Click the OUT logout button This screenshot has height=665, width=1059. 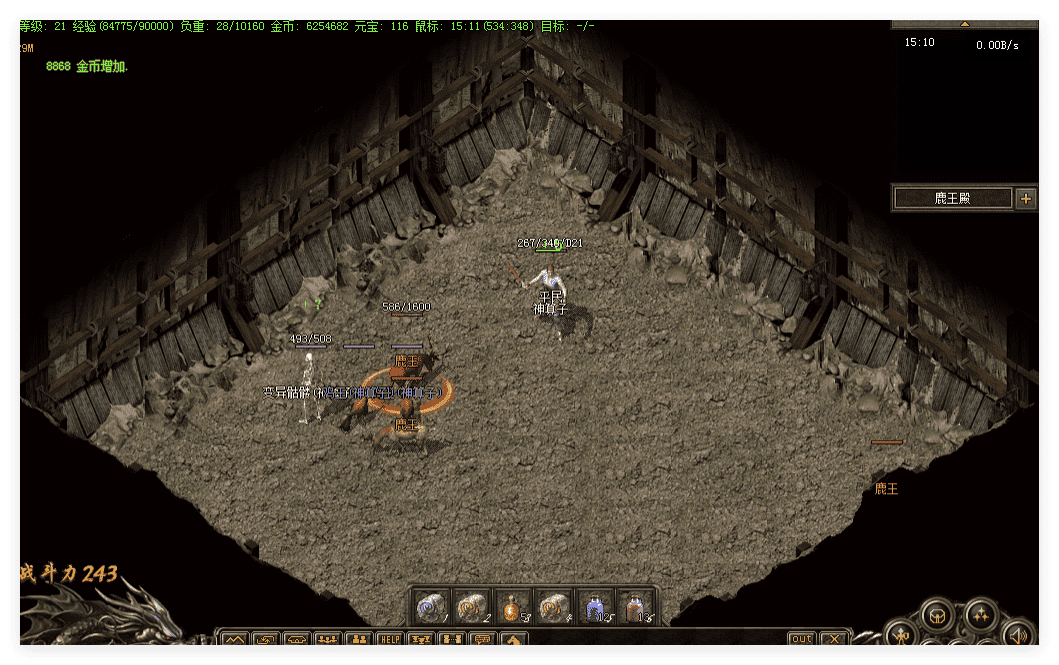click(x=801, y=639)
